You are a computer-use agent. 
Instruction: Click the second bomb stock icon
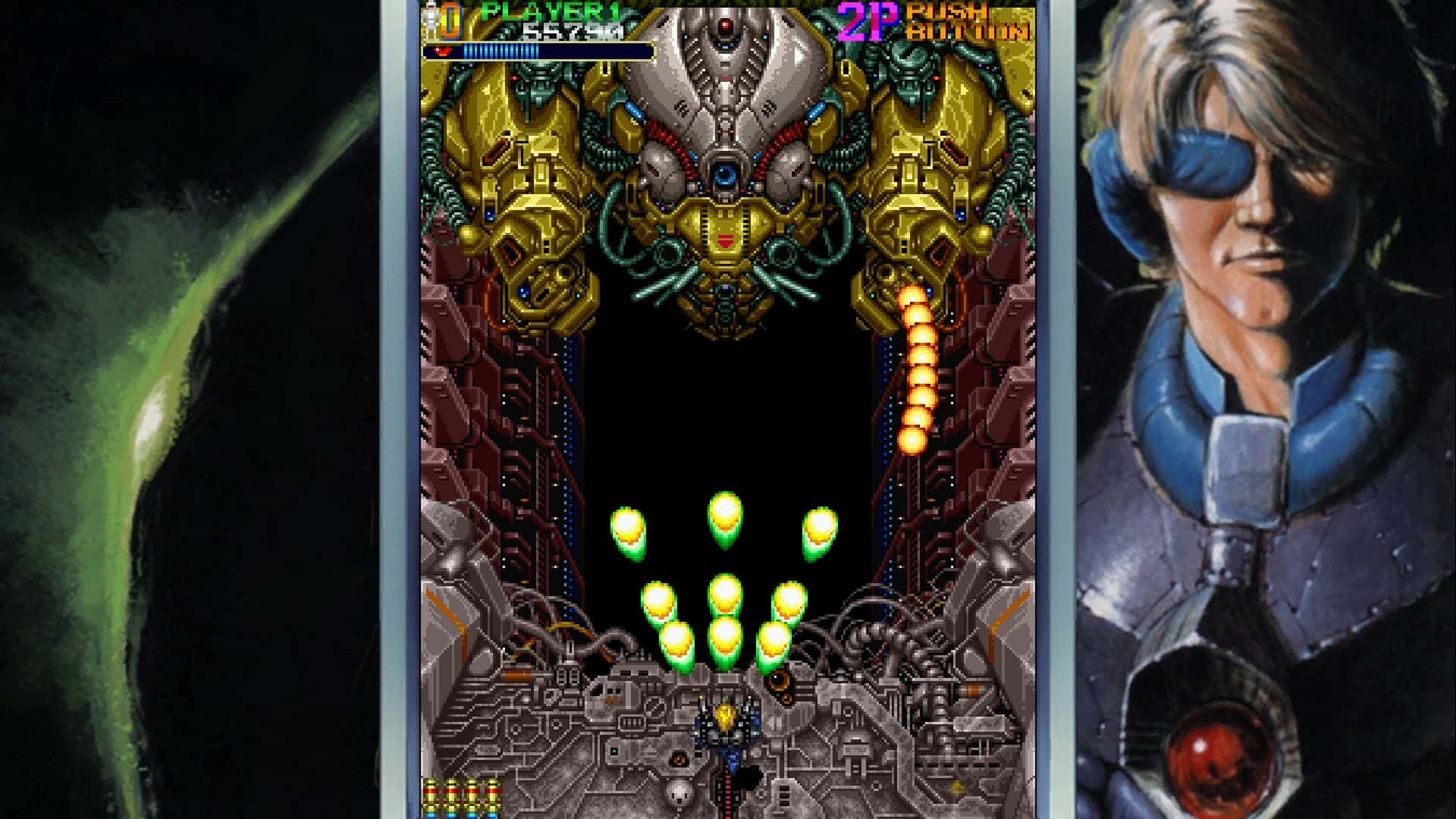click(451, 796)
